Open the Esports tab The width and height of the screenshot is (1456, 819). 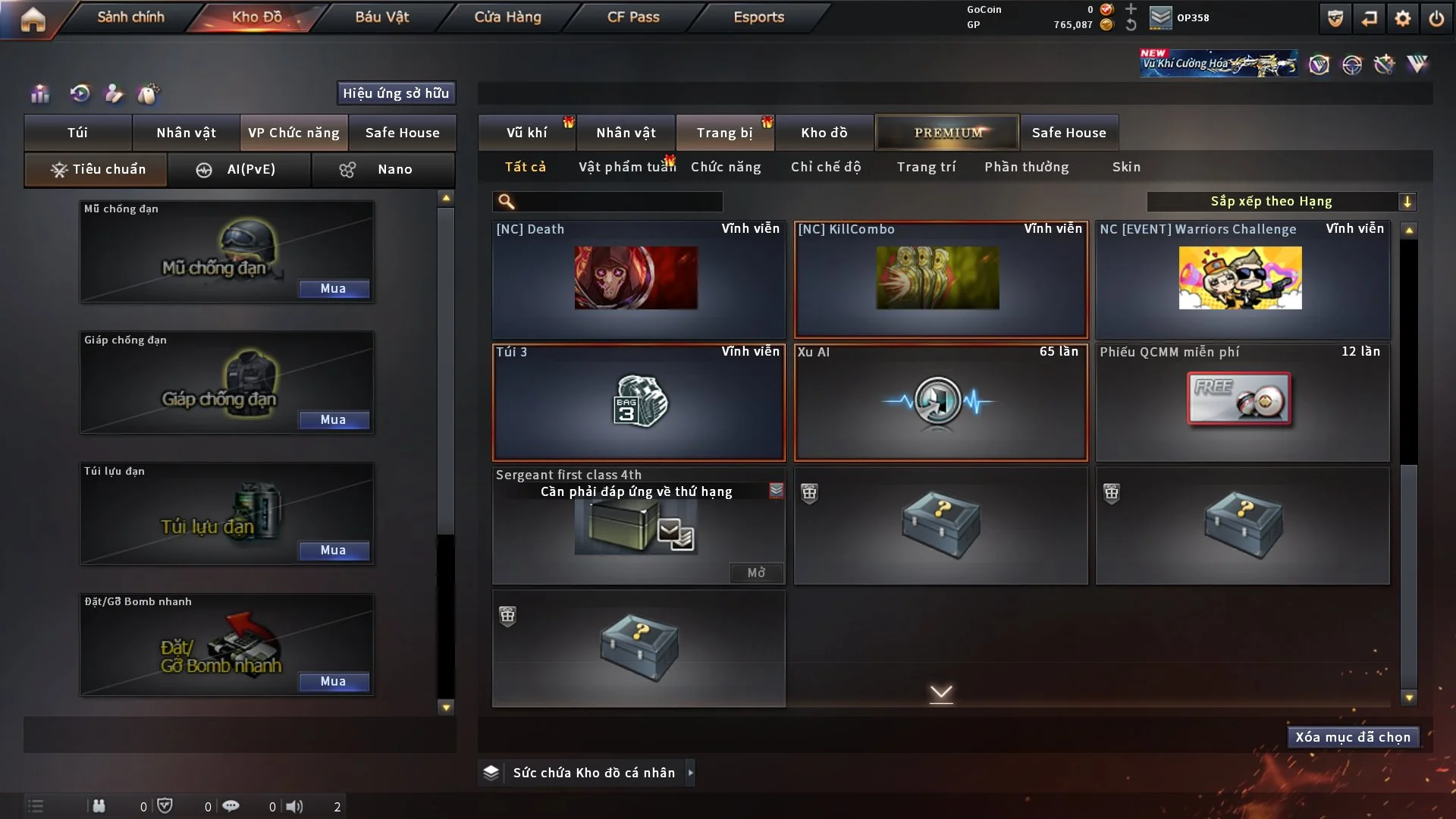tap(758, 17)
